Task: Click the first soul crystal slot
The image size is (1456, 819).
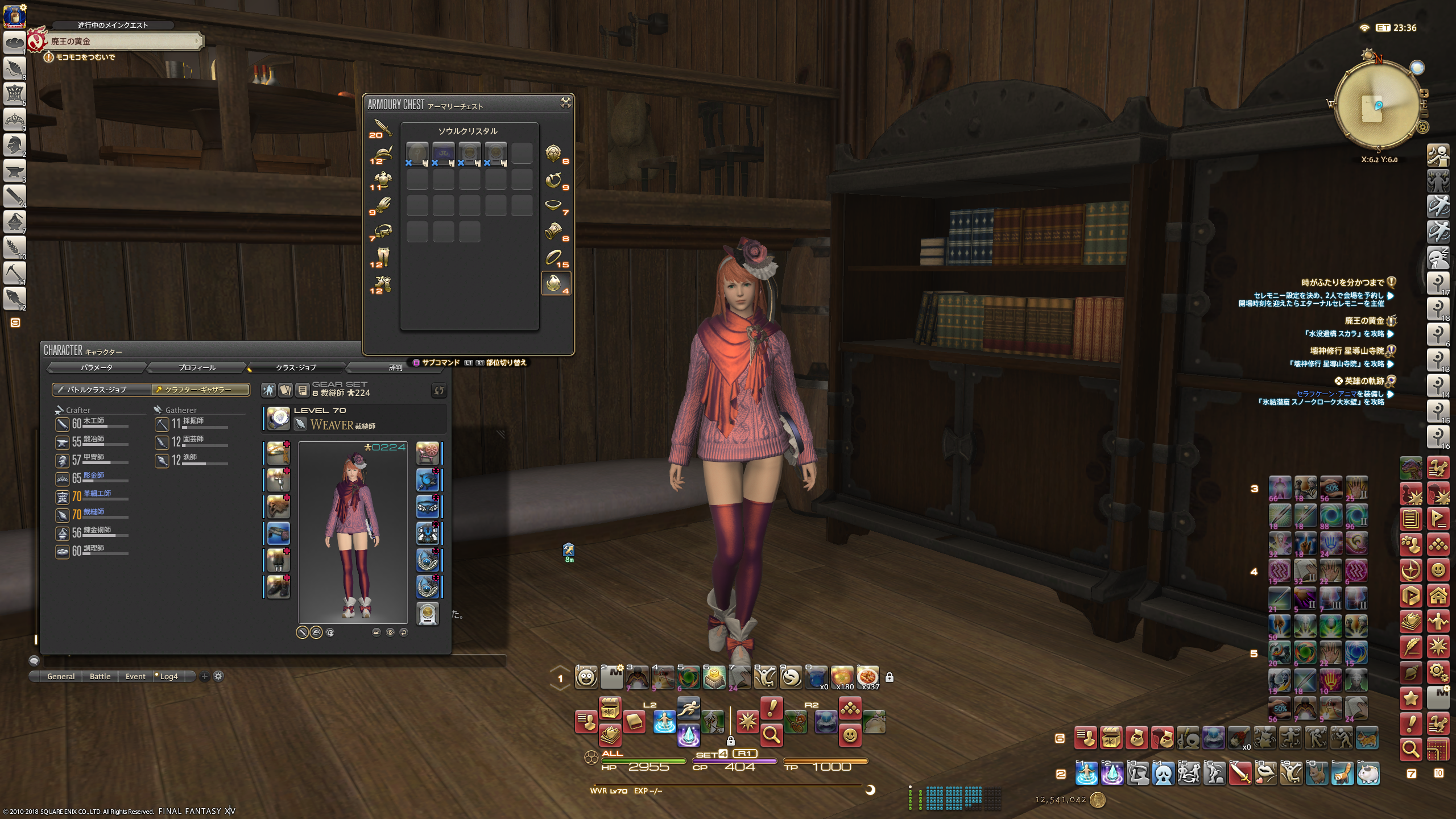Action: (x=417, y=153)
